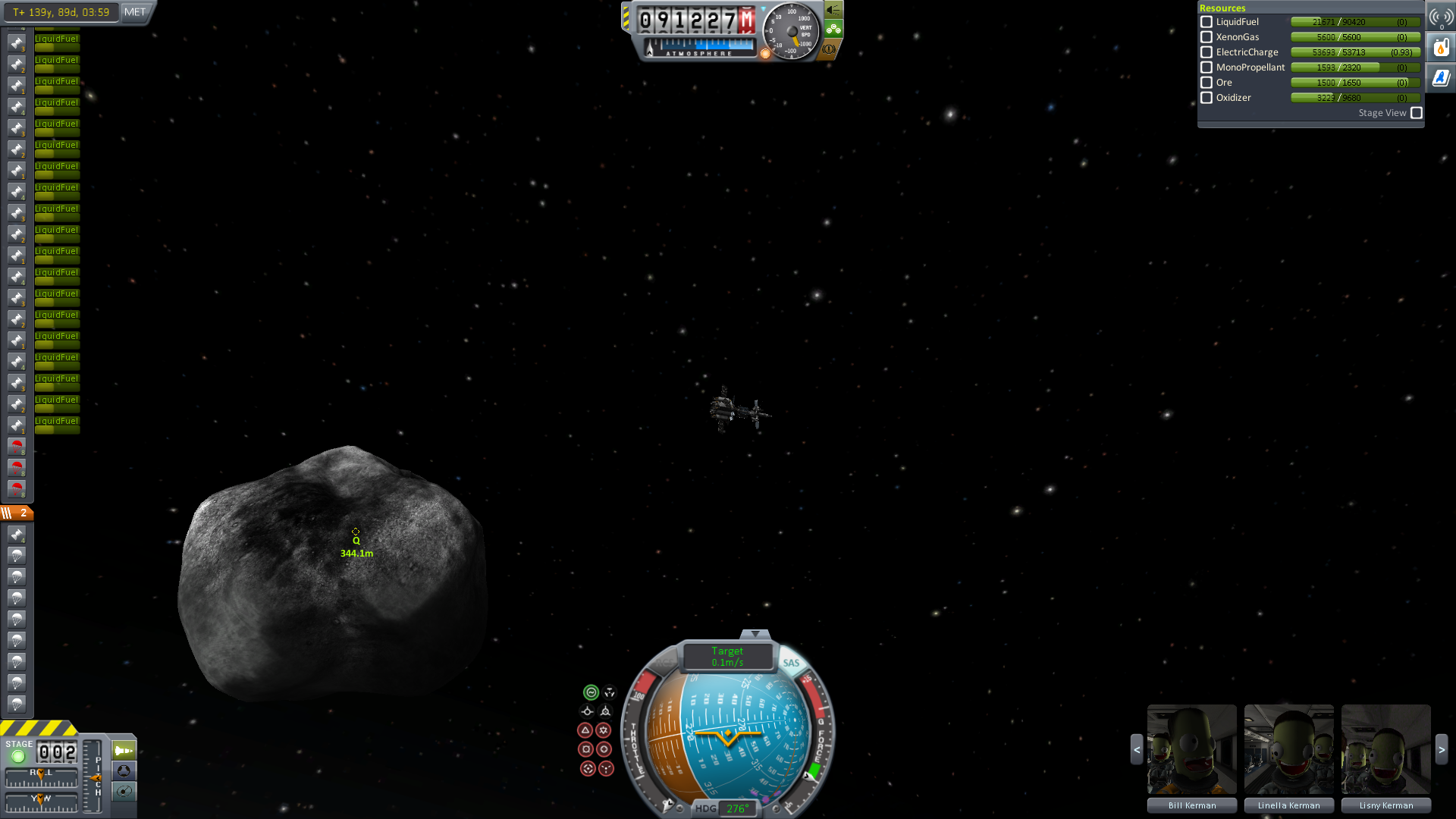Screen dimensions: 1456x819
Task: Toggle the lights button beside altimeter
Action: pos(833,10)
